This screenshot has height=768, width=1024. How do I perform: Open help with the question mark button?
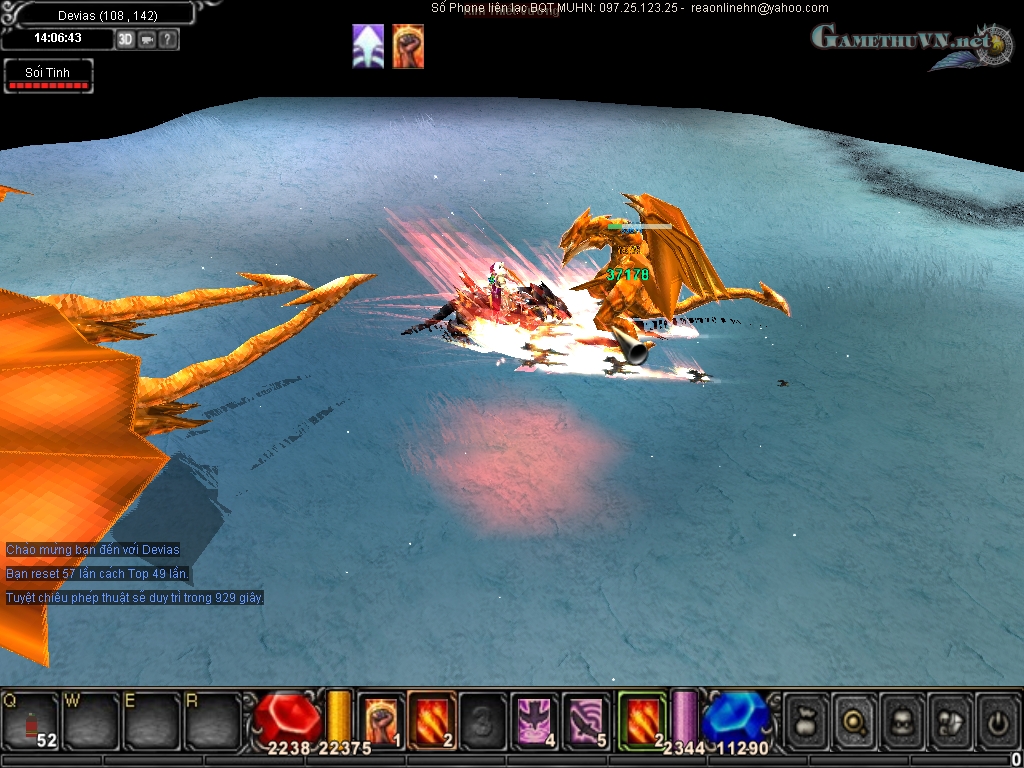pos(168,39)
